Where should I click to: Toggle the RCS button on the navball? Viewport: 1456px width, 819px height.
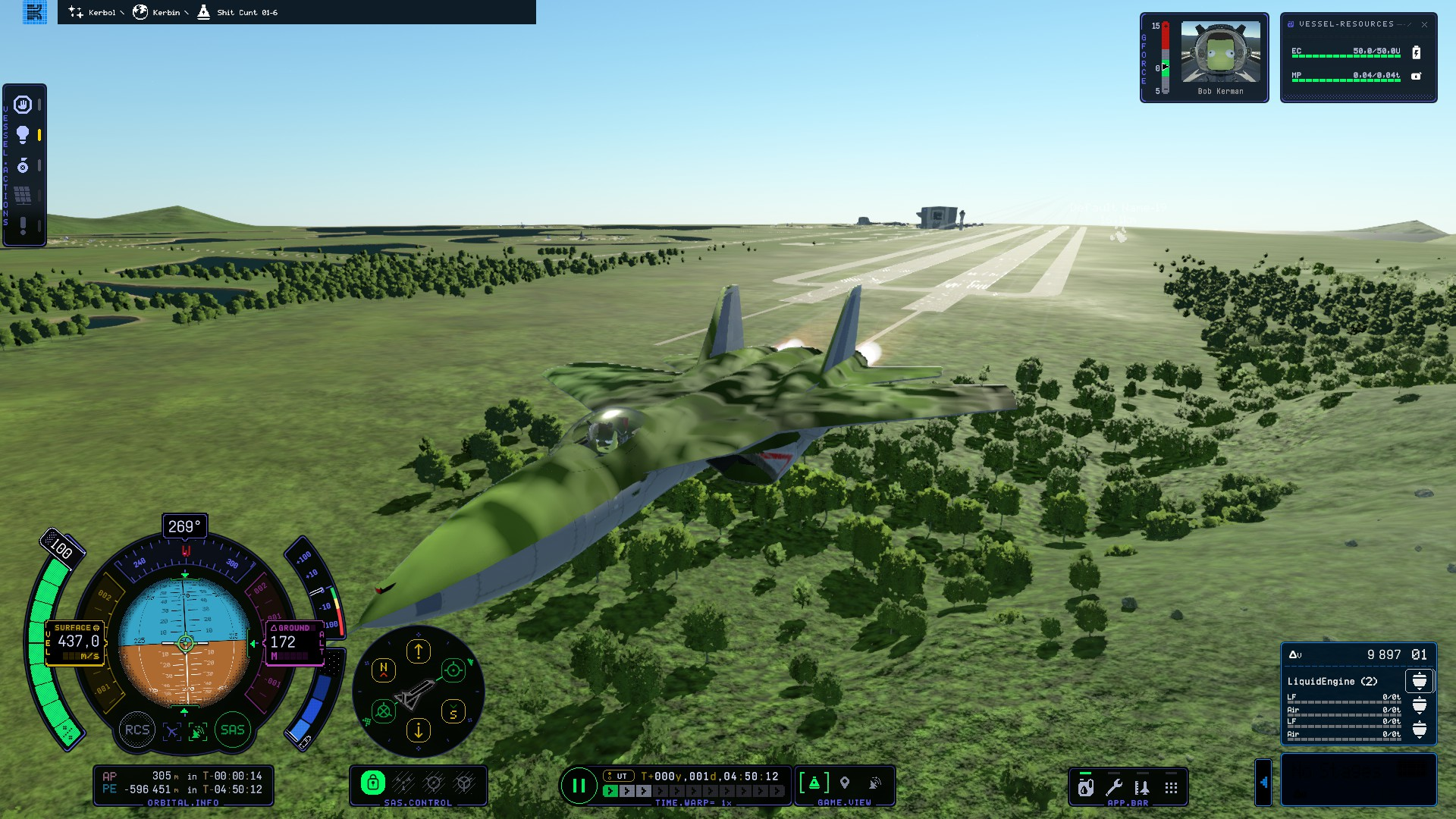[137, 730]
